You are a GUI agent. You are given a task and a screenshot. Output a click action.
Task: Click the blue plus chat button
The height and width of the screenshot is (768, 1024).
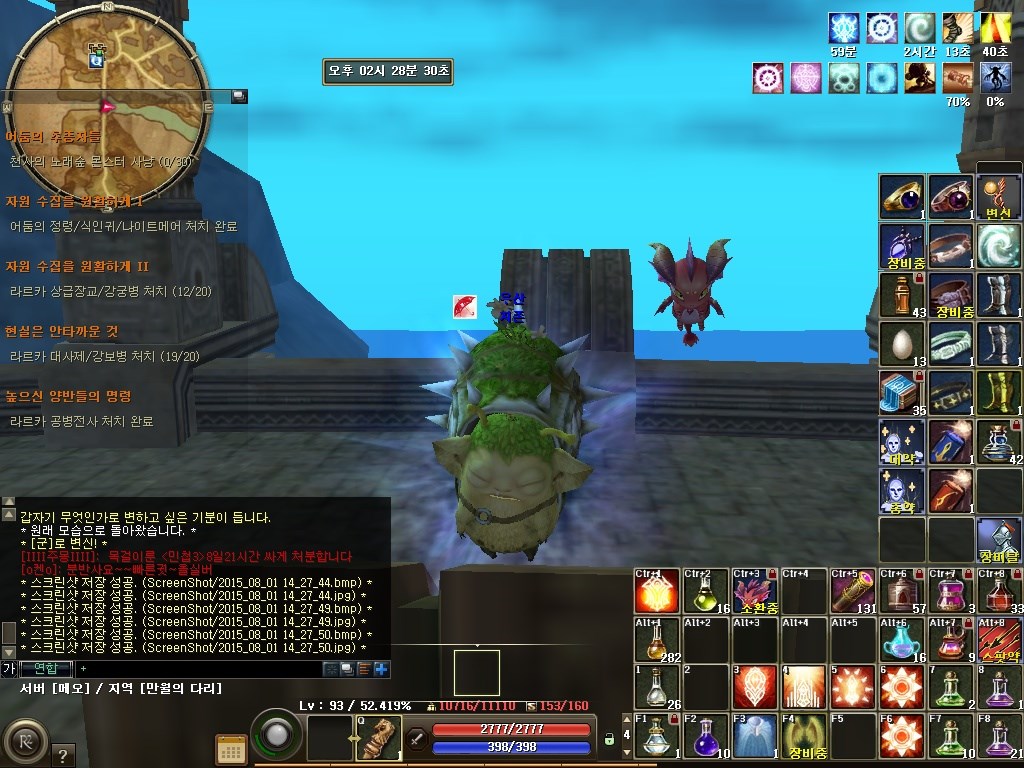(381, 669)
